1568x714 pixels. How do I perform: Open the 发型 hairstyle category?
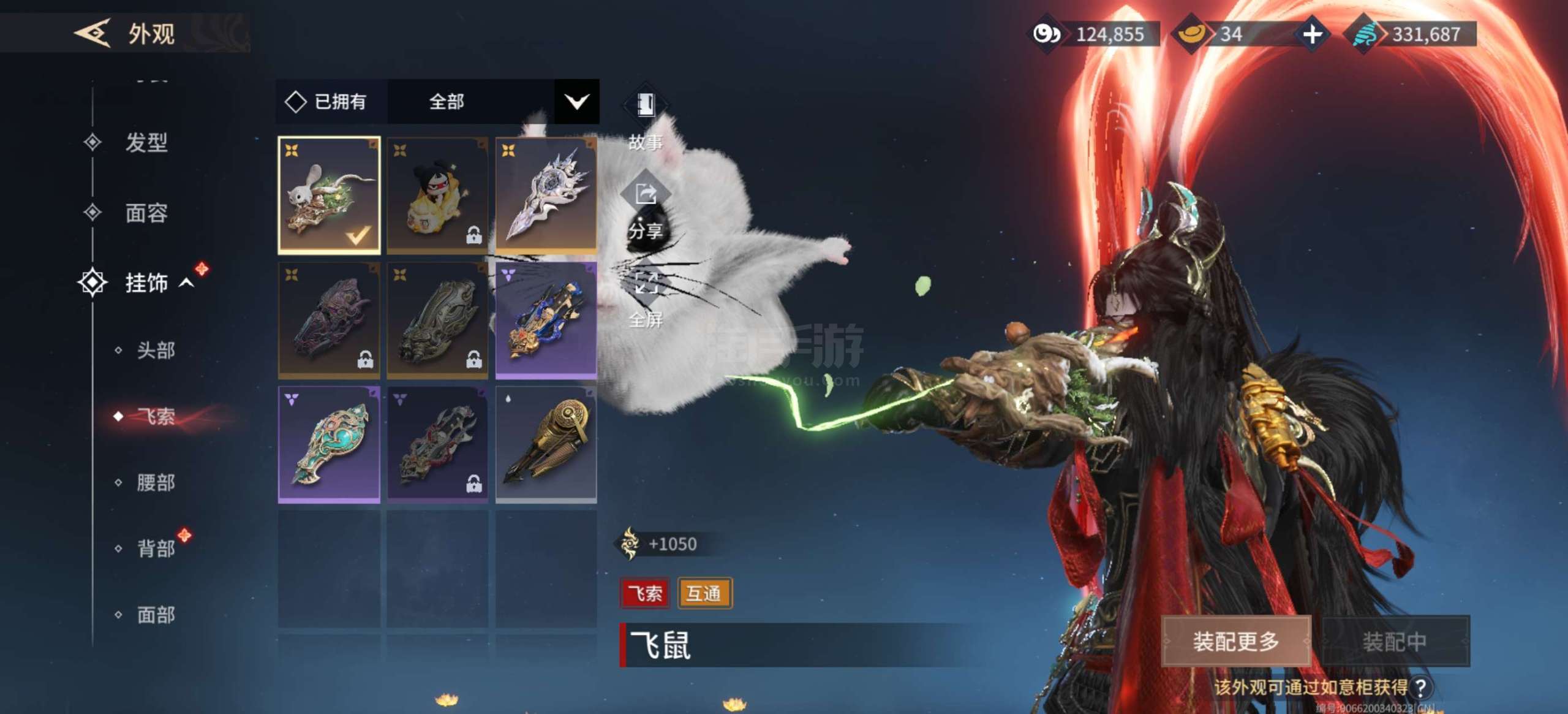pos(146,143)
